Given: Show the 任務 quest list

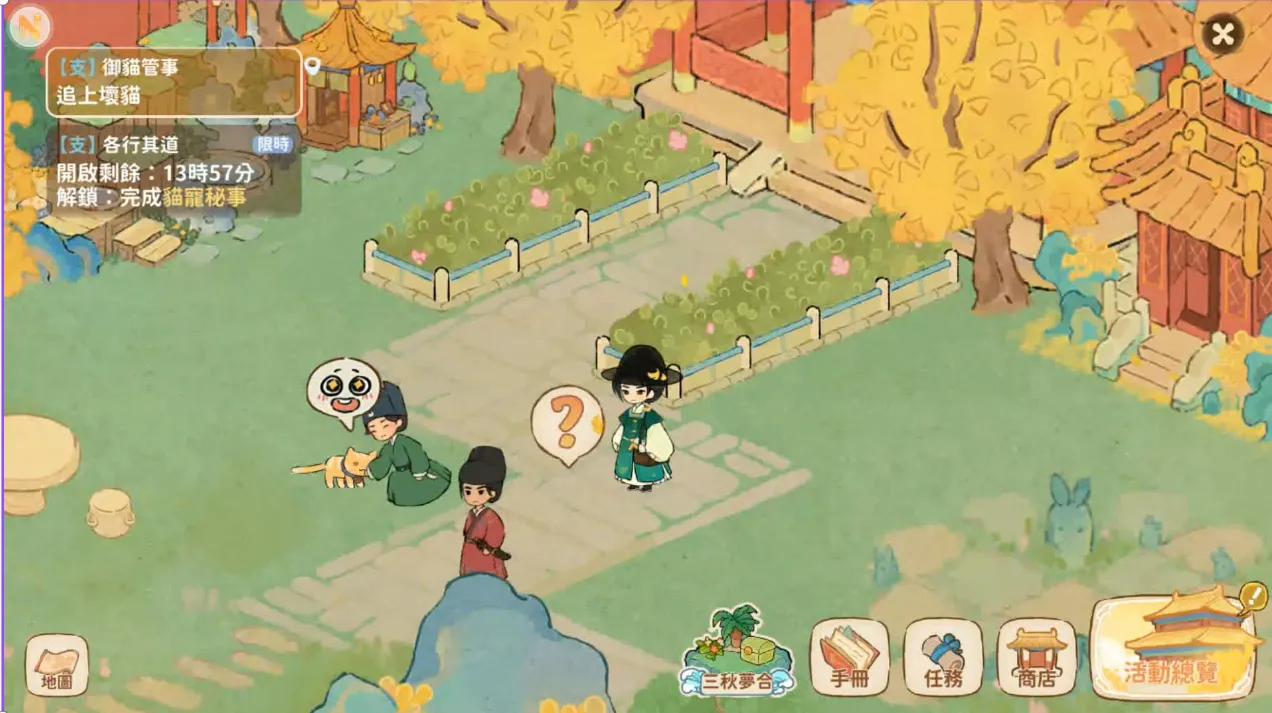Looking at the screenshot, I should [943, 657].
